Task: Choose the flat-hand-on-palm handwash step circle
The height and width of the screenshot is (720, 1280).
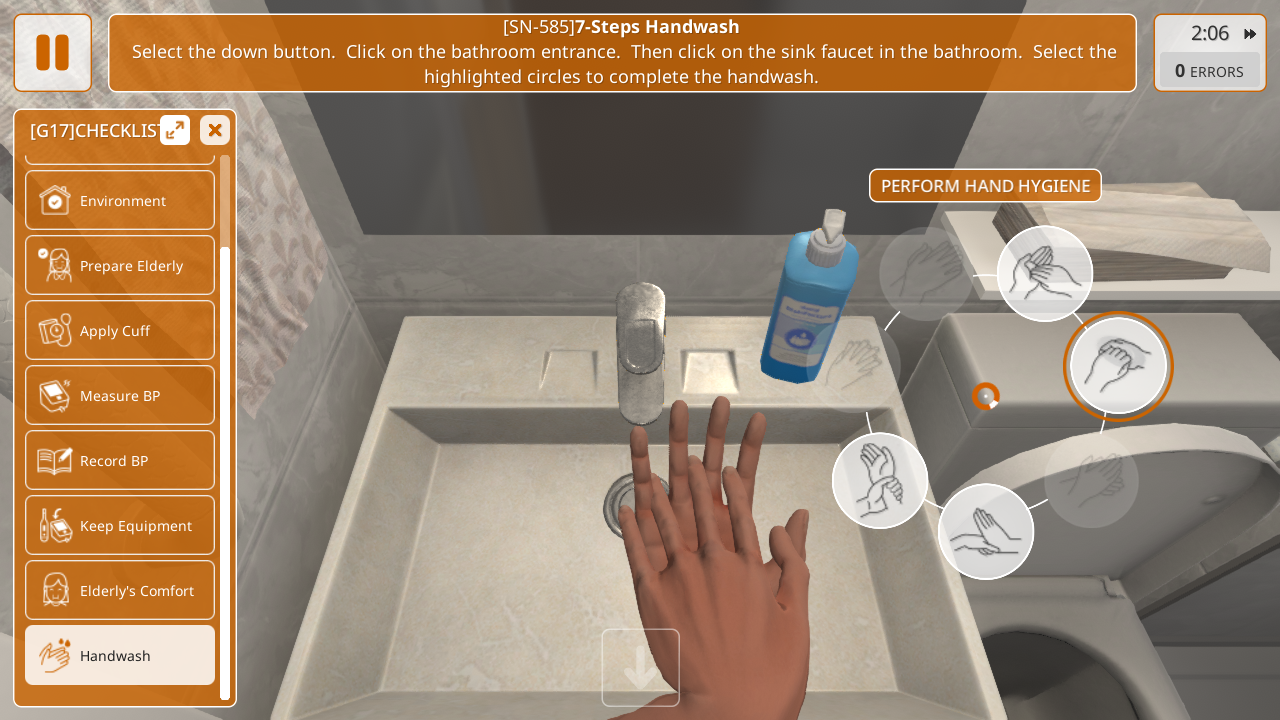Action: [986, 531]
